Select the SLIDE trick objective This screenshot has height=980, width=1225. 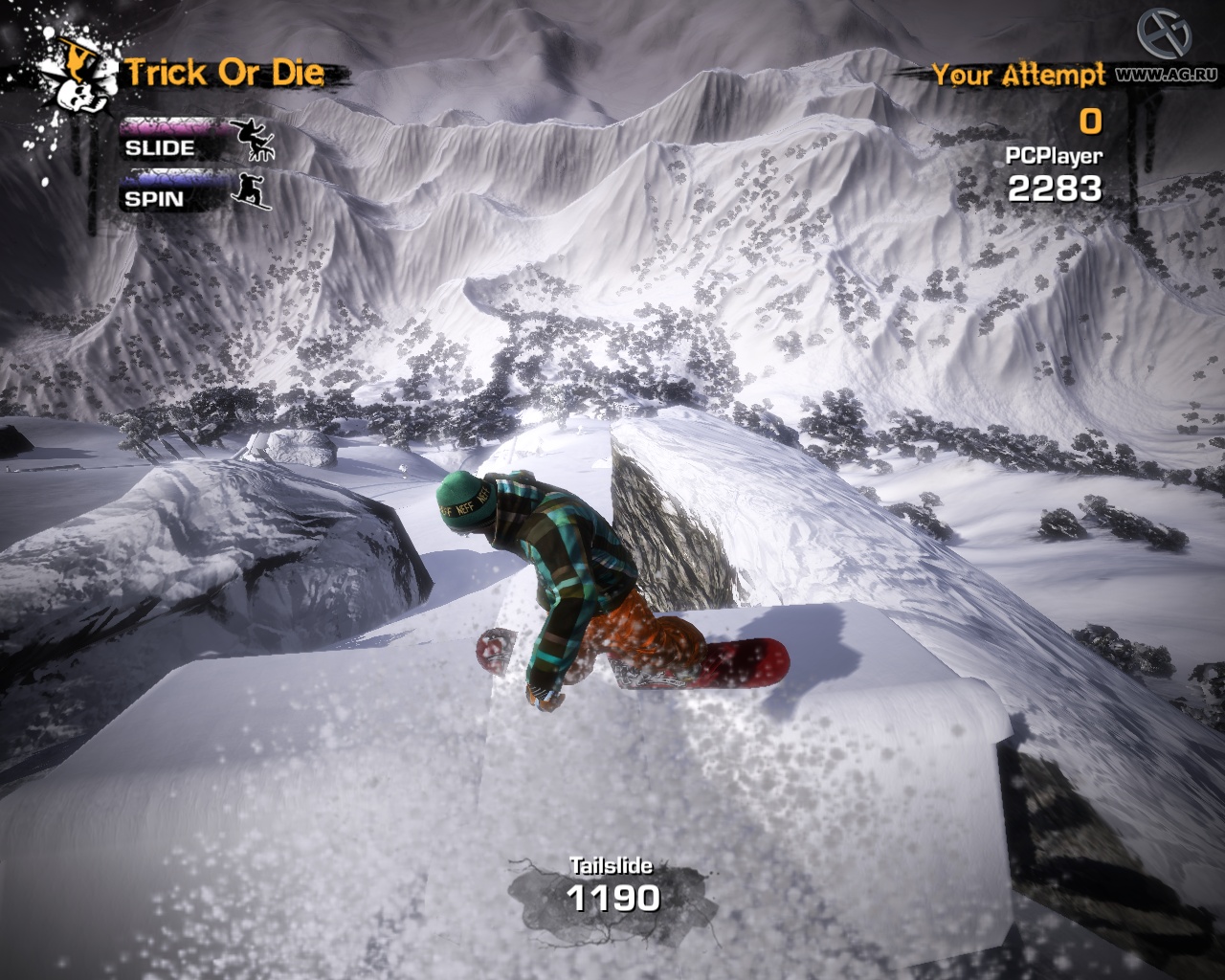160,147
